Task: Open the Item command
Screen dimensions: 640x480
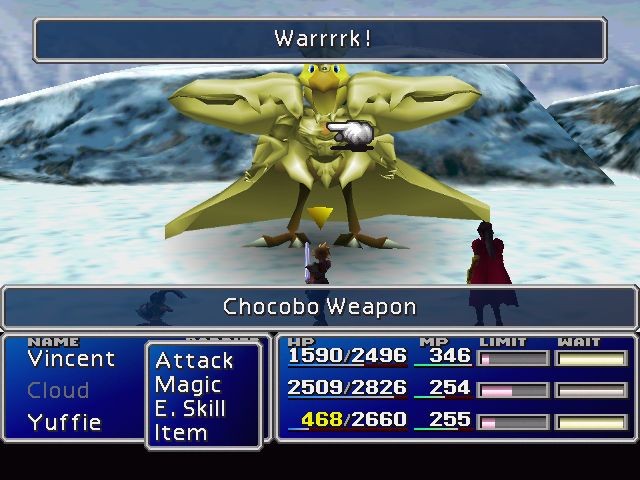Action: 181,433
